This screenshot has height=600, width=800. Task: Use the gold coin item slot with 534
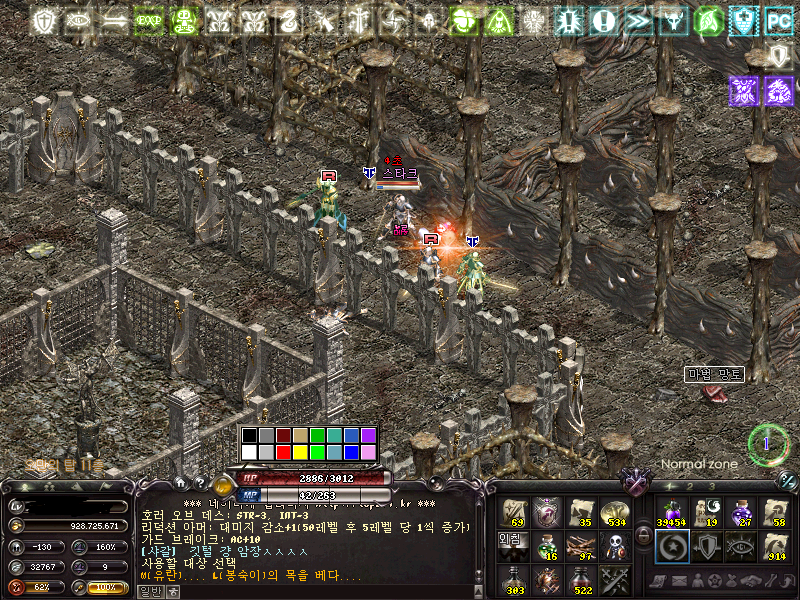tap(615, 513)
